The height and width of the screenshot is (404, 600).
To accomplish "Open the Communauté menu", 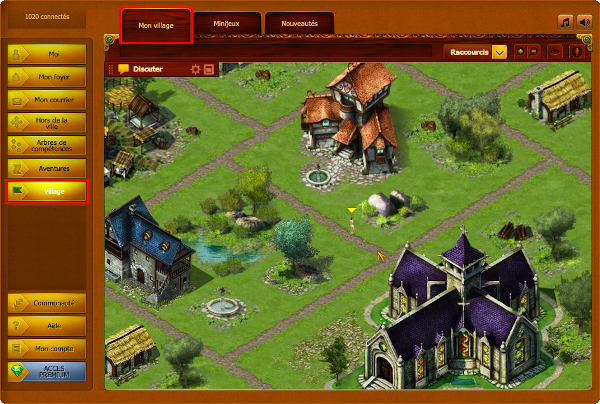I will coord(47,303).
